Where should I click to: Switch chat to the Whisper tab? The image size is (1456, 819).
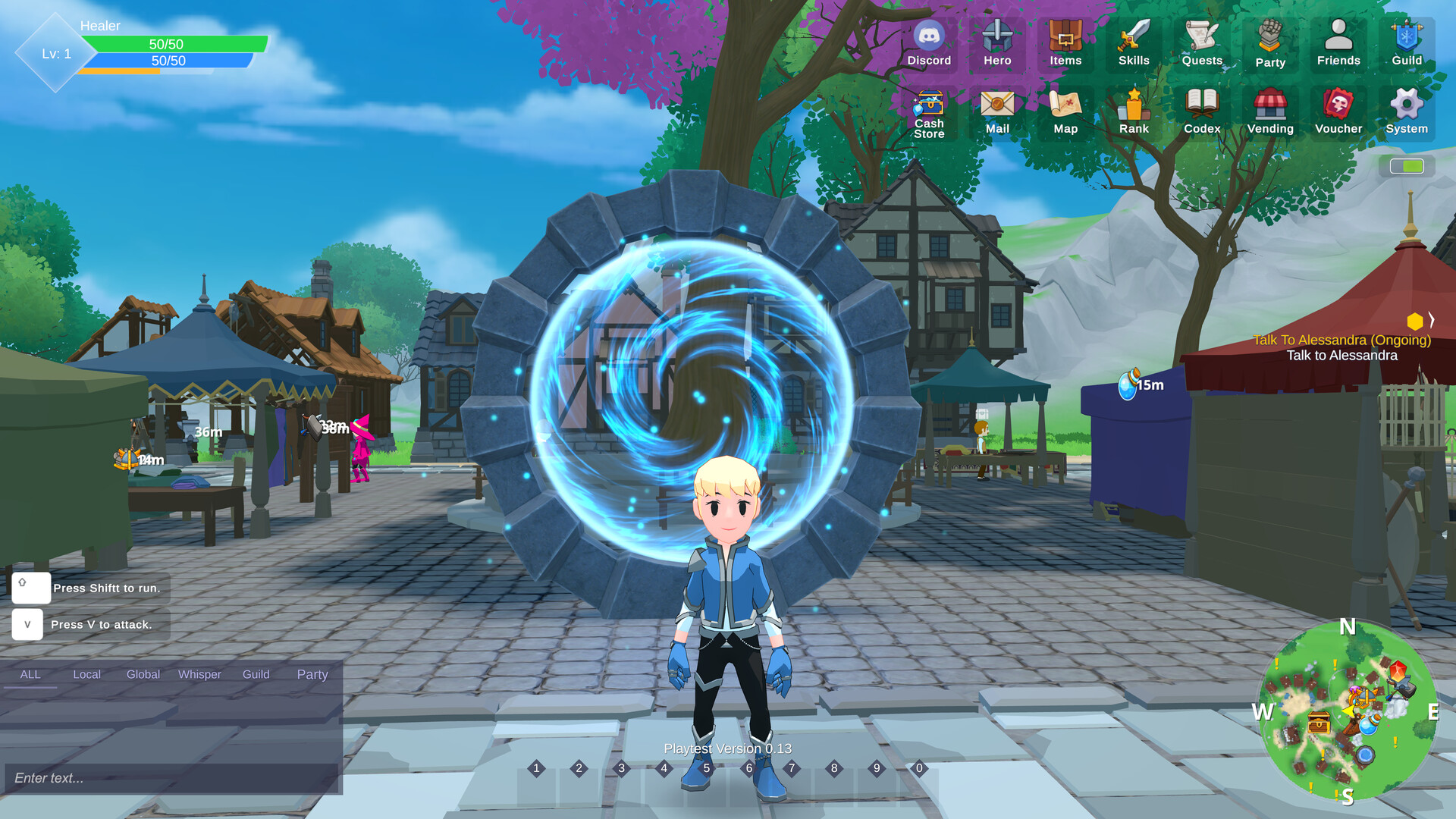(x=199, y=674)
